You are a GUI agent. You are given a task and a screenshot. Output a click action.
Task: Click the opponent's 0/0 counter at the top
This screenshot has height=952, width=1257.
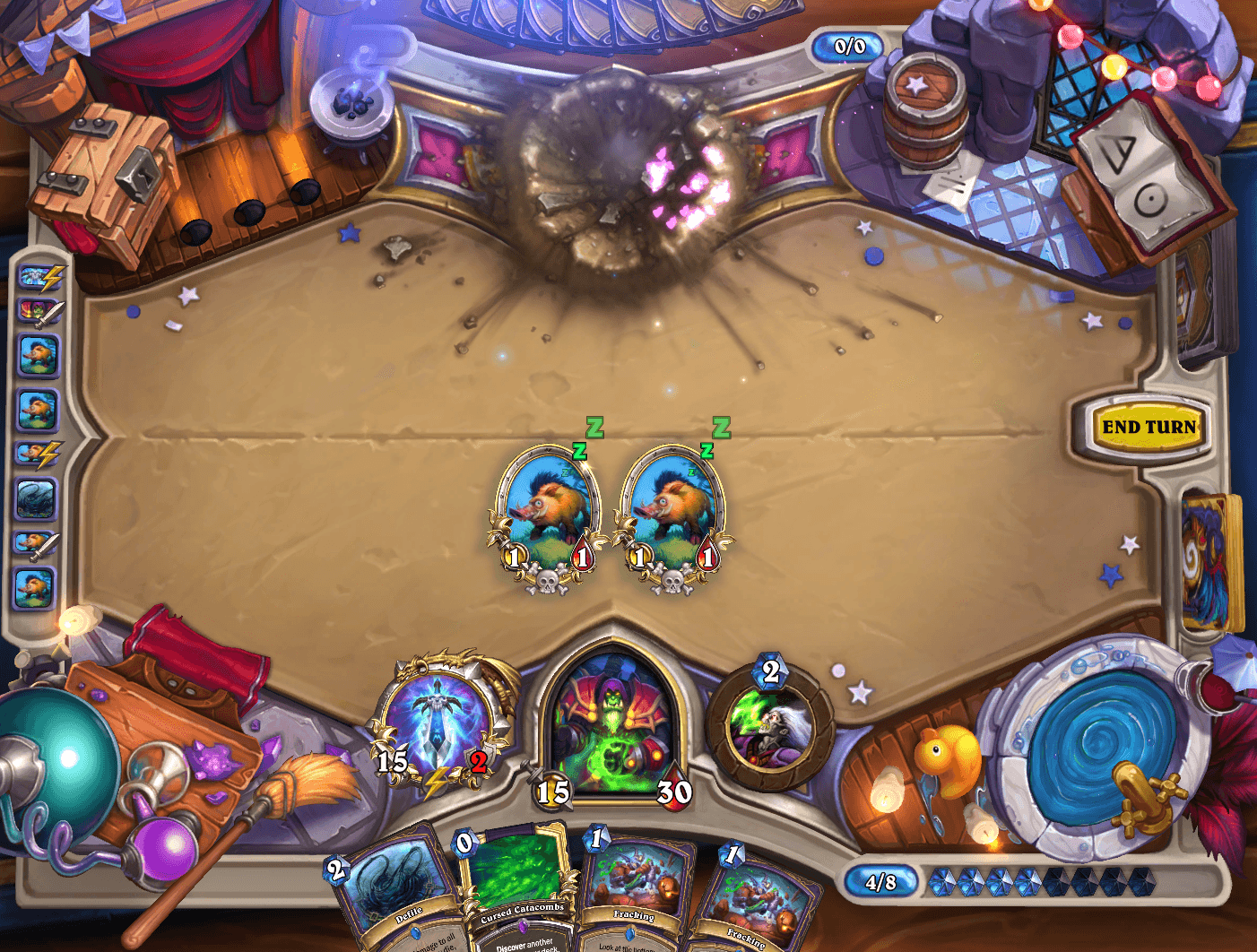point(847,48)
